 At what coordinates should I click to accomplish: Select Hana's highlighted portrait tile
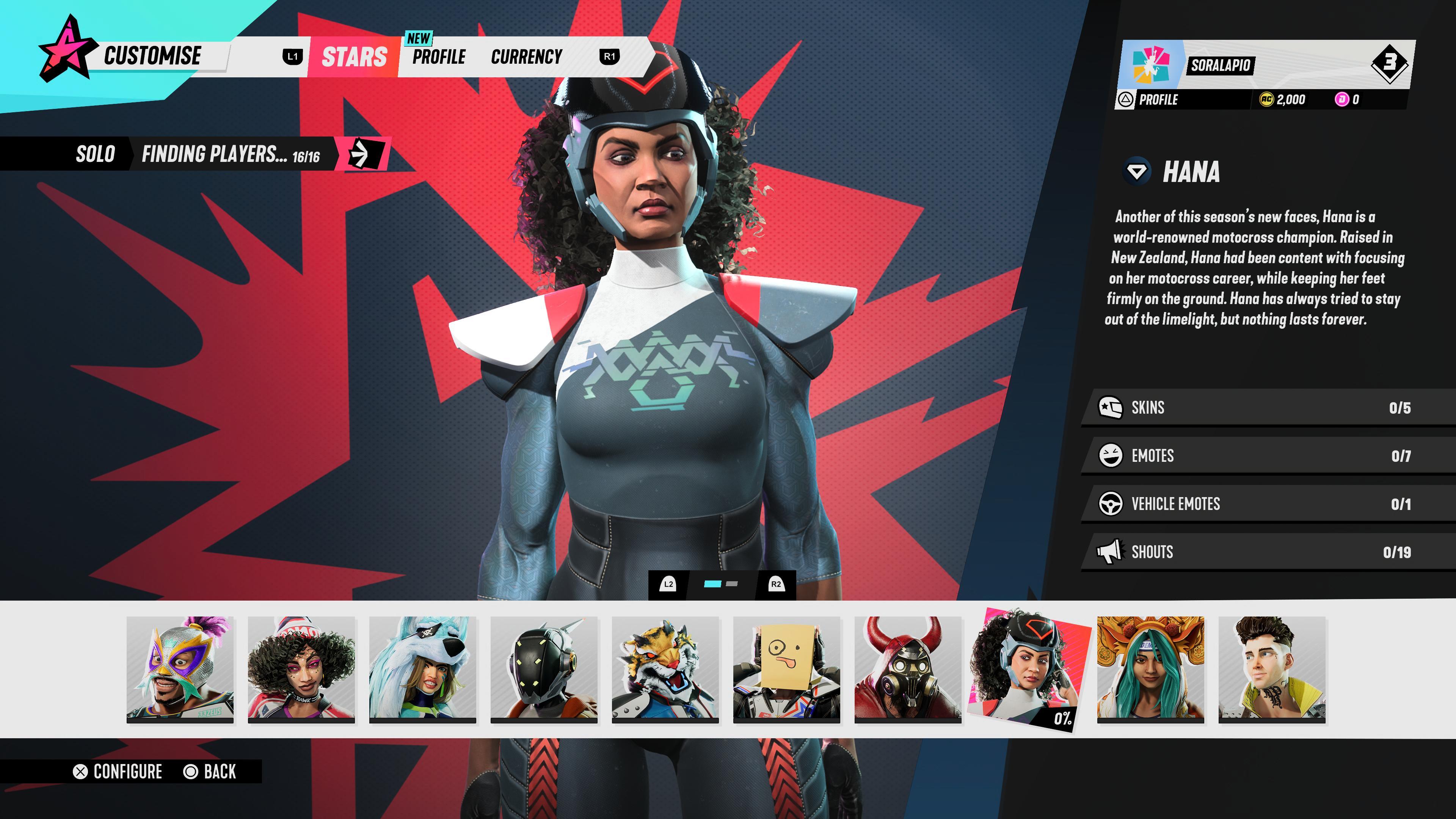[1029, 669]
